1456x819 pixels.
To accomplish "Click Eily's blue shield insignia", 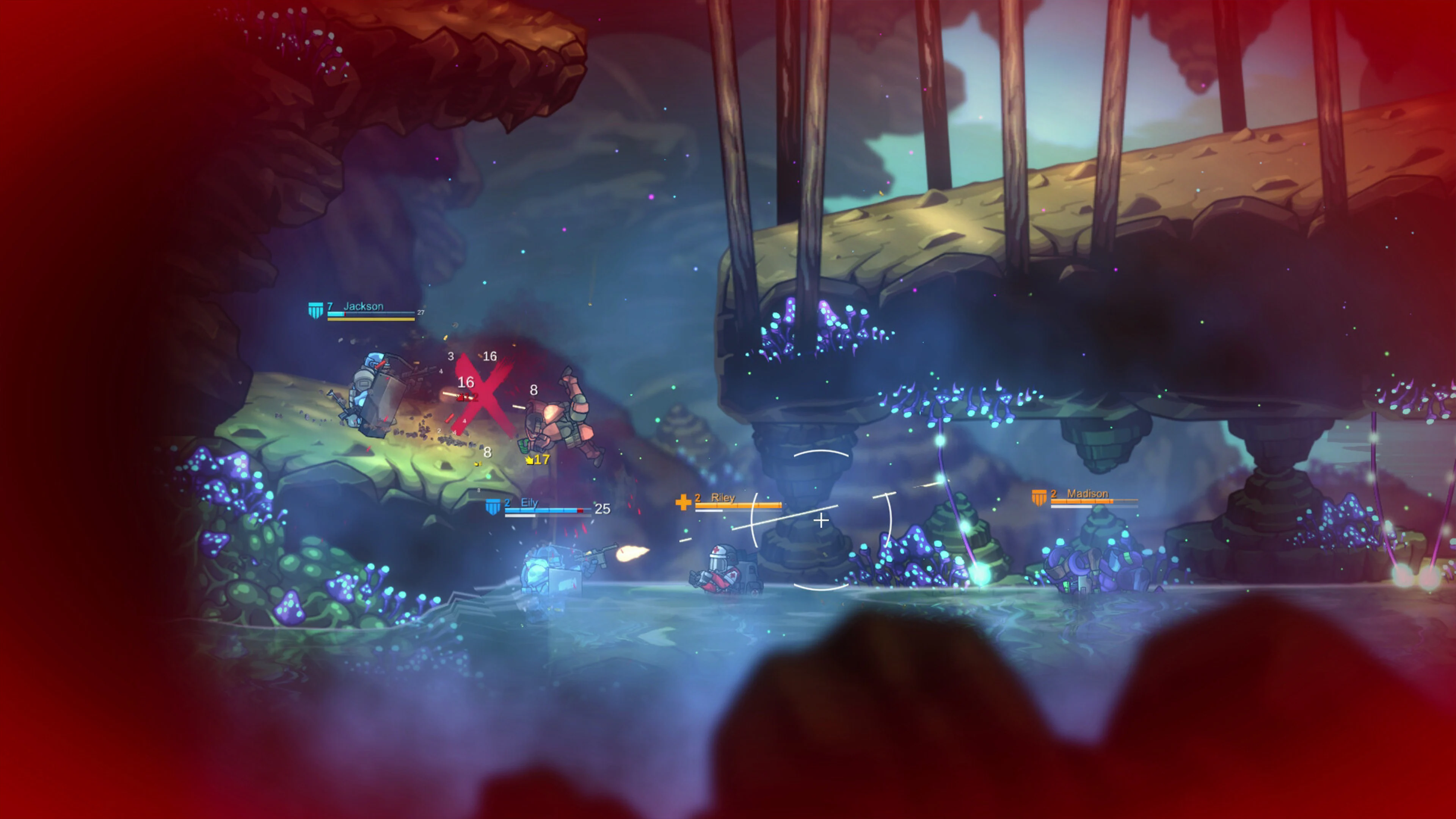I will coord(493,507).
